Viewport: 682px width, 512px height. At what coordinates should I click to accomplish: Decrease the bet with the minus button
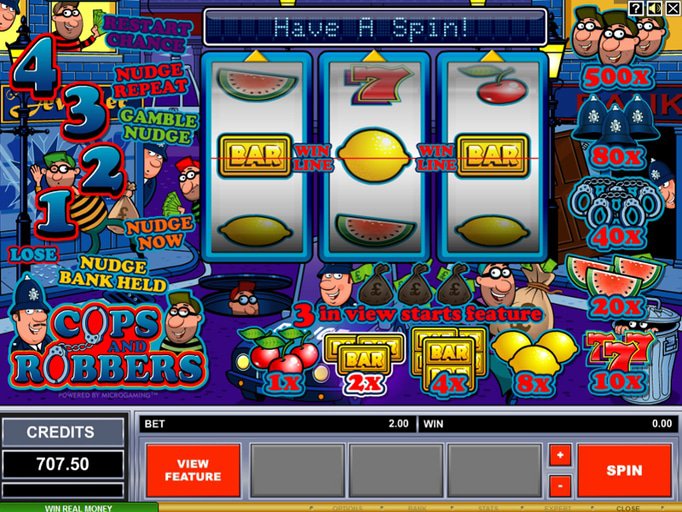(x=560, y=485)
